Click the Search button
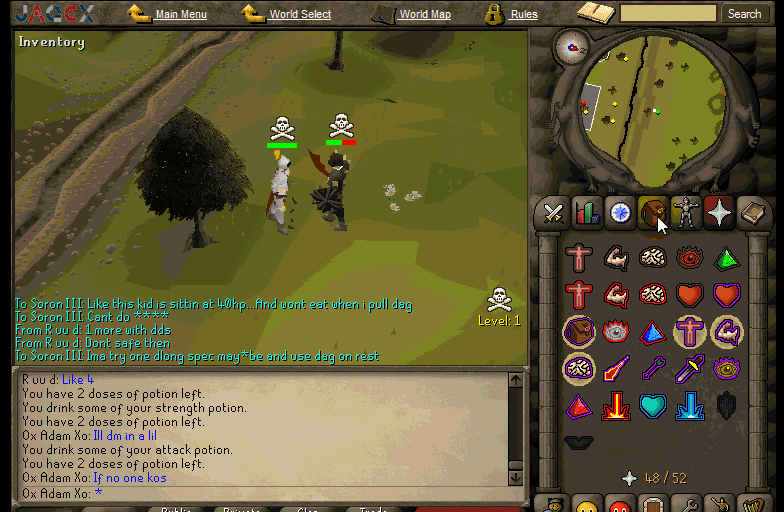The height and width of the screenshot is (512, 784). tap(744, 14)
